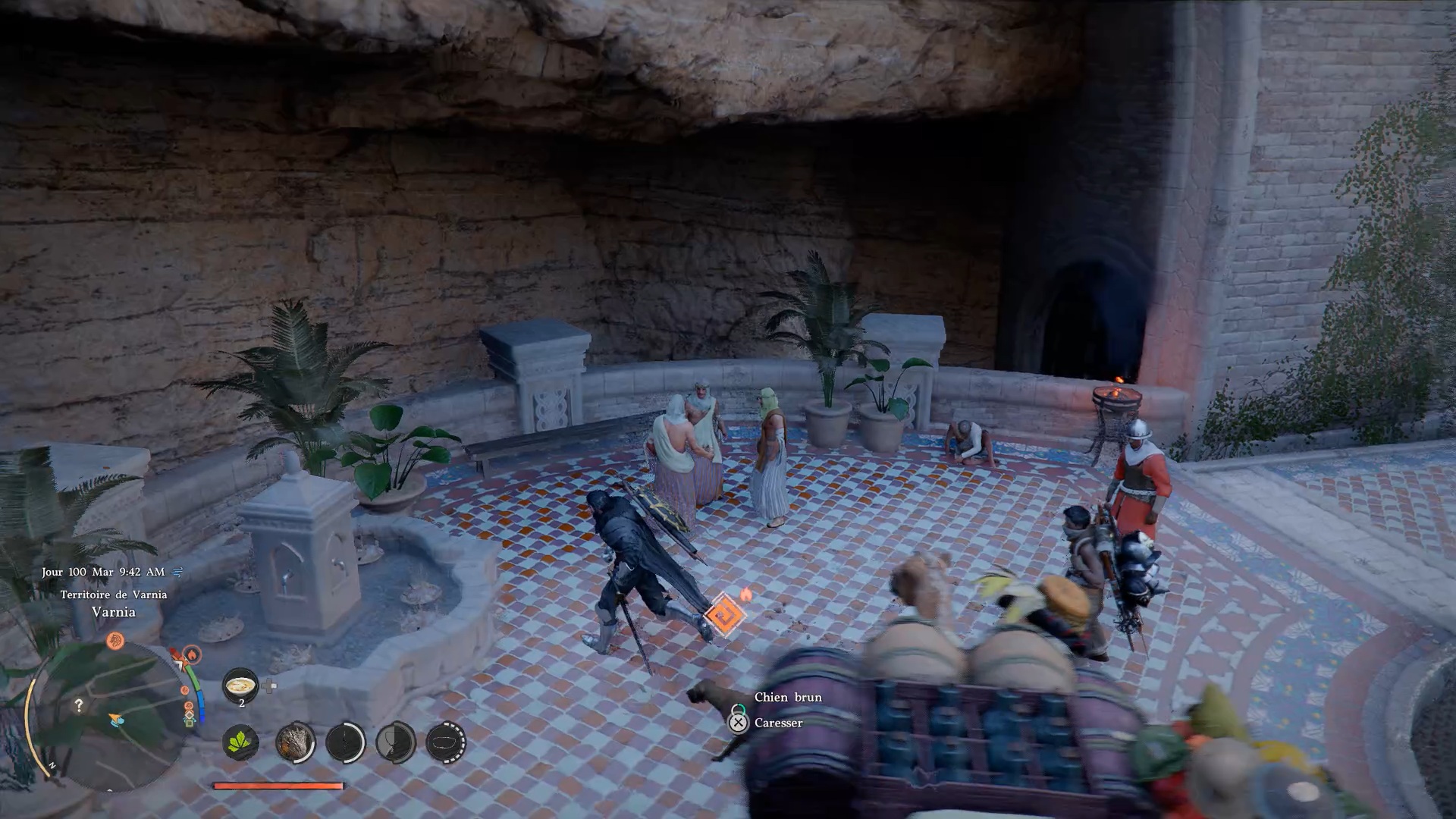
Task: Select the dark ring-shaped item slot
Action: 446,742
